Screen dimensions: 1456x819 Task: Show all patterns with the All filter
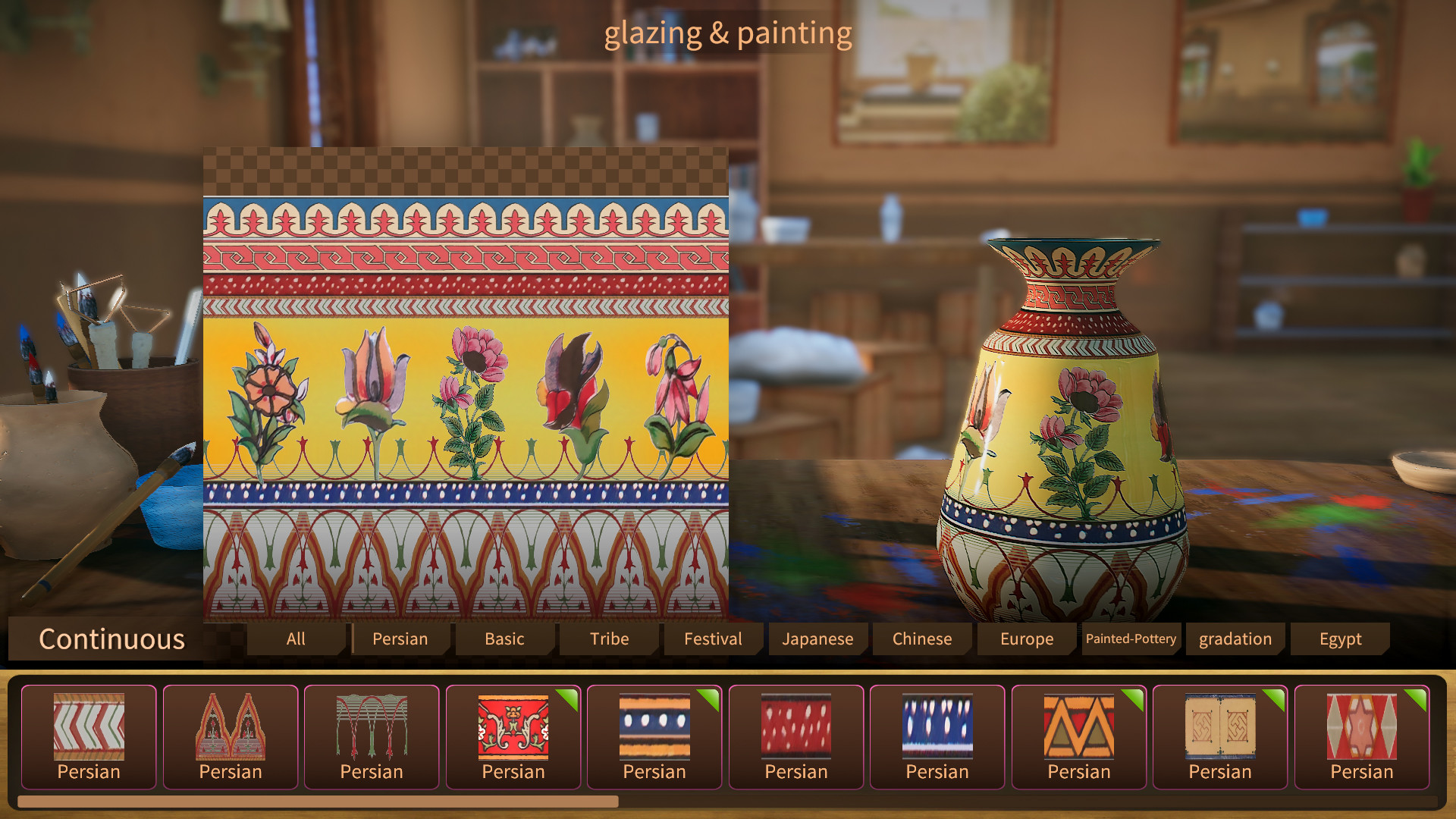tap(295, 639)
